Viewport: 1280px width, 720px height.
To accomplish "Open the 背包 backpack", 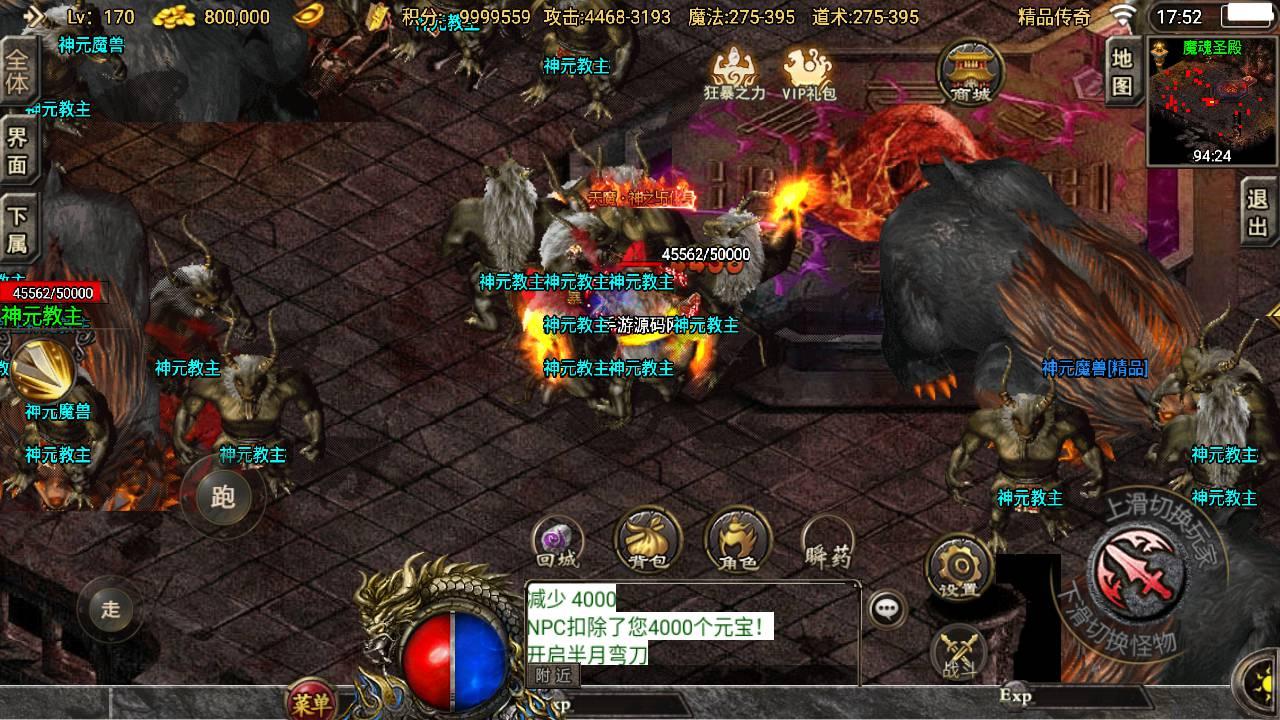I will (647, 541).
